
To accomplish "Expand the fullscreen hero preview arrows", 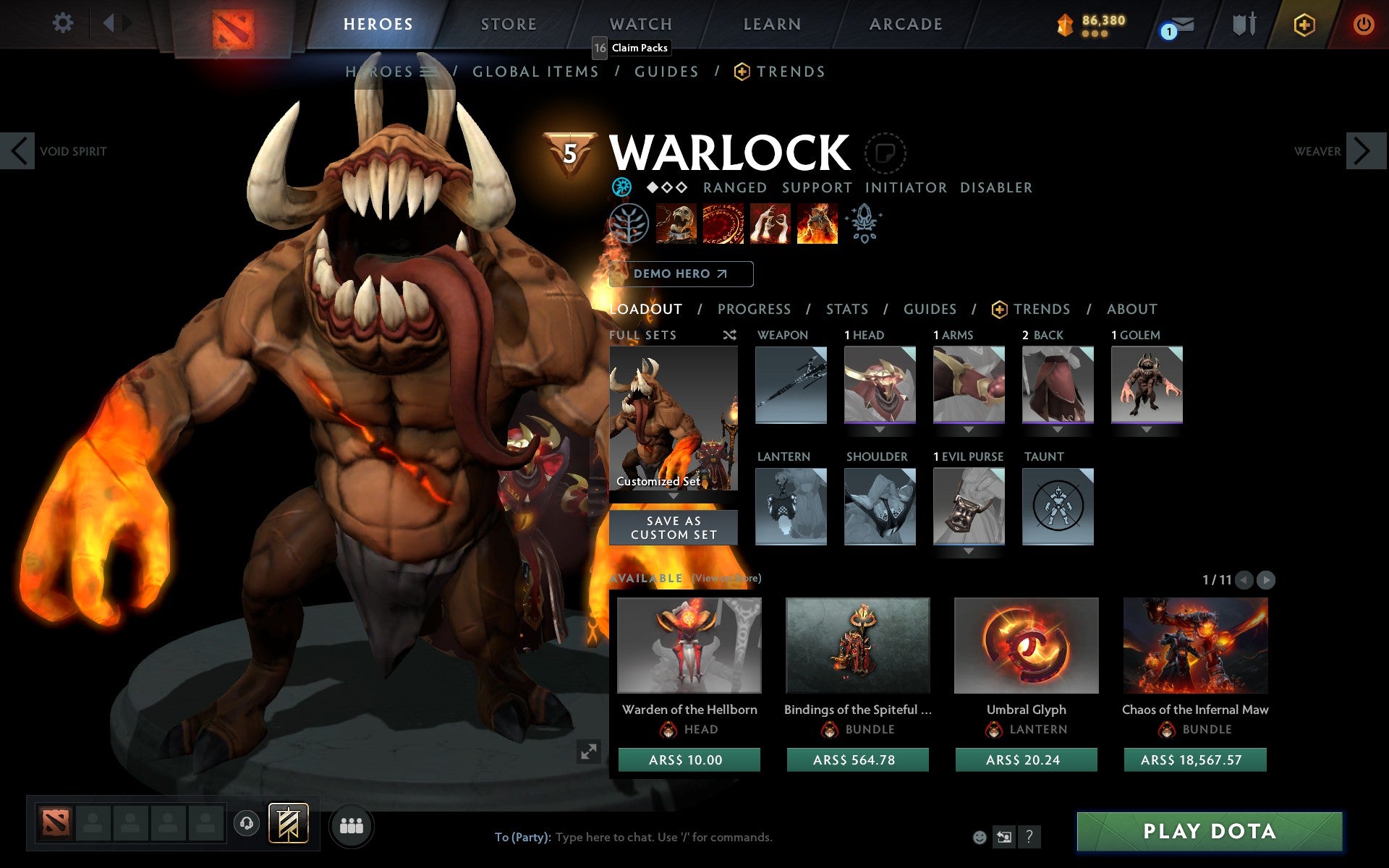I will pos(589,753).
